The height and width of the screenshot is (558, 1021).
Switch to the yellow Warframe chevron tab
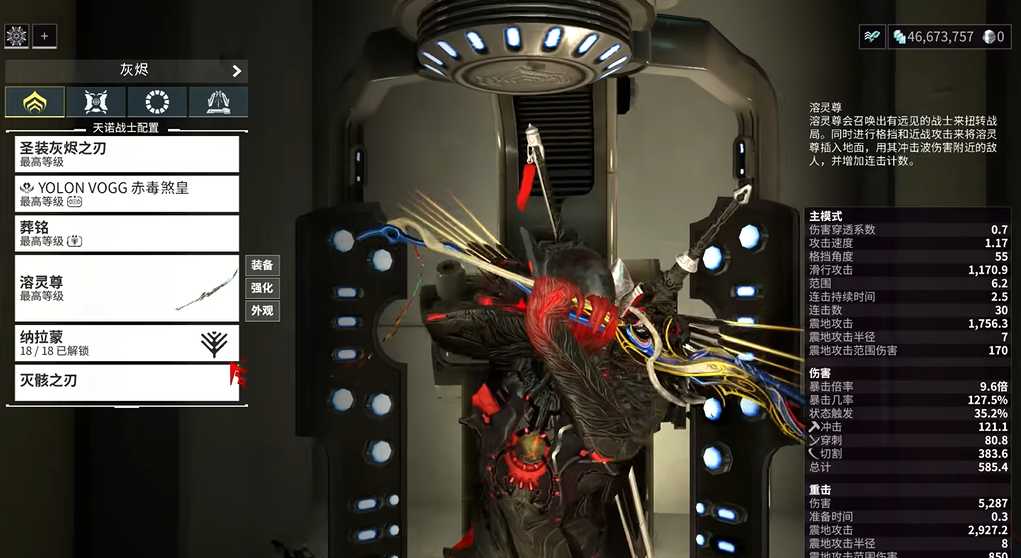pos(35,102)
